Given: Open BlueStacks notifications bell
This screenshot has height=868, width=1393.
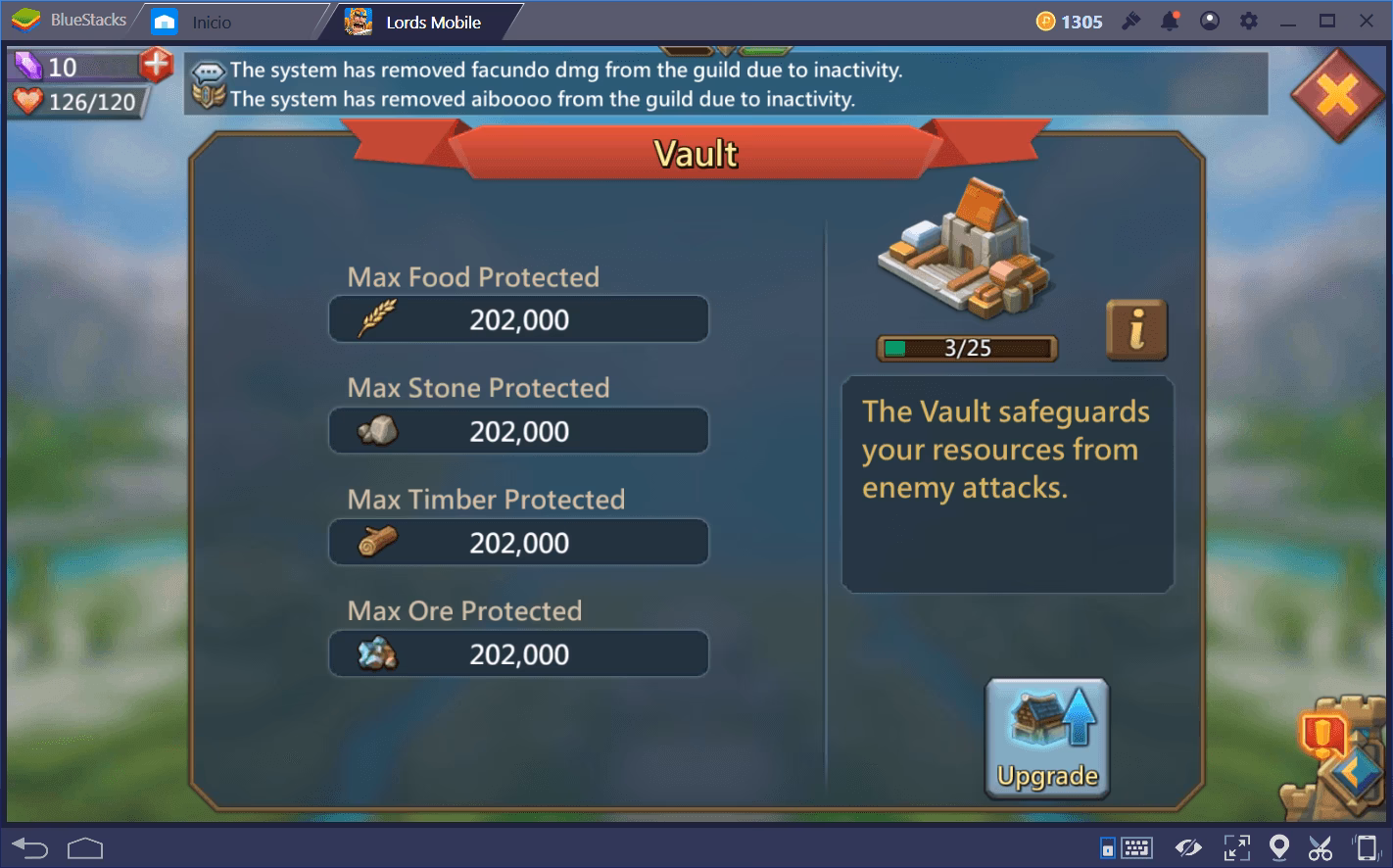Looking at the screenshot, I should [x=1170, y=20].
